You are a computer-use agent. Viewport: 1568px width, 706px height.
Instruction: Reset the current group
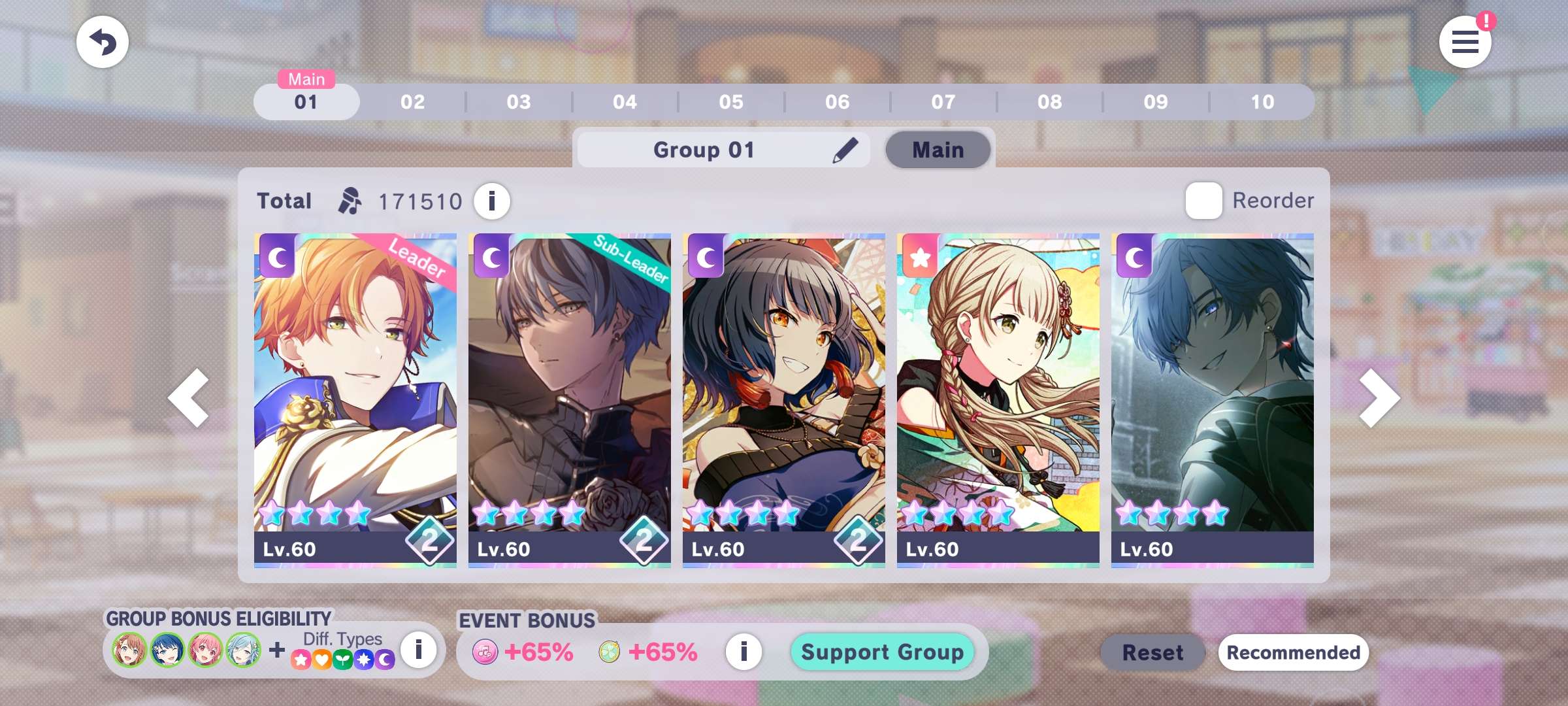click(x=1152, y=652)
